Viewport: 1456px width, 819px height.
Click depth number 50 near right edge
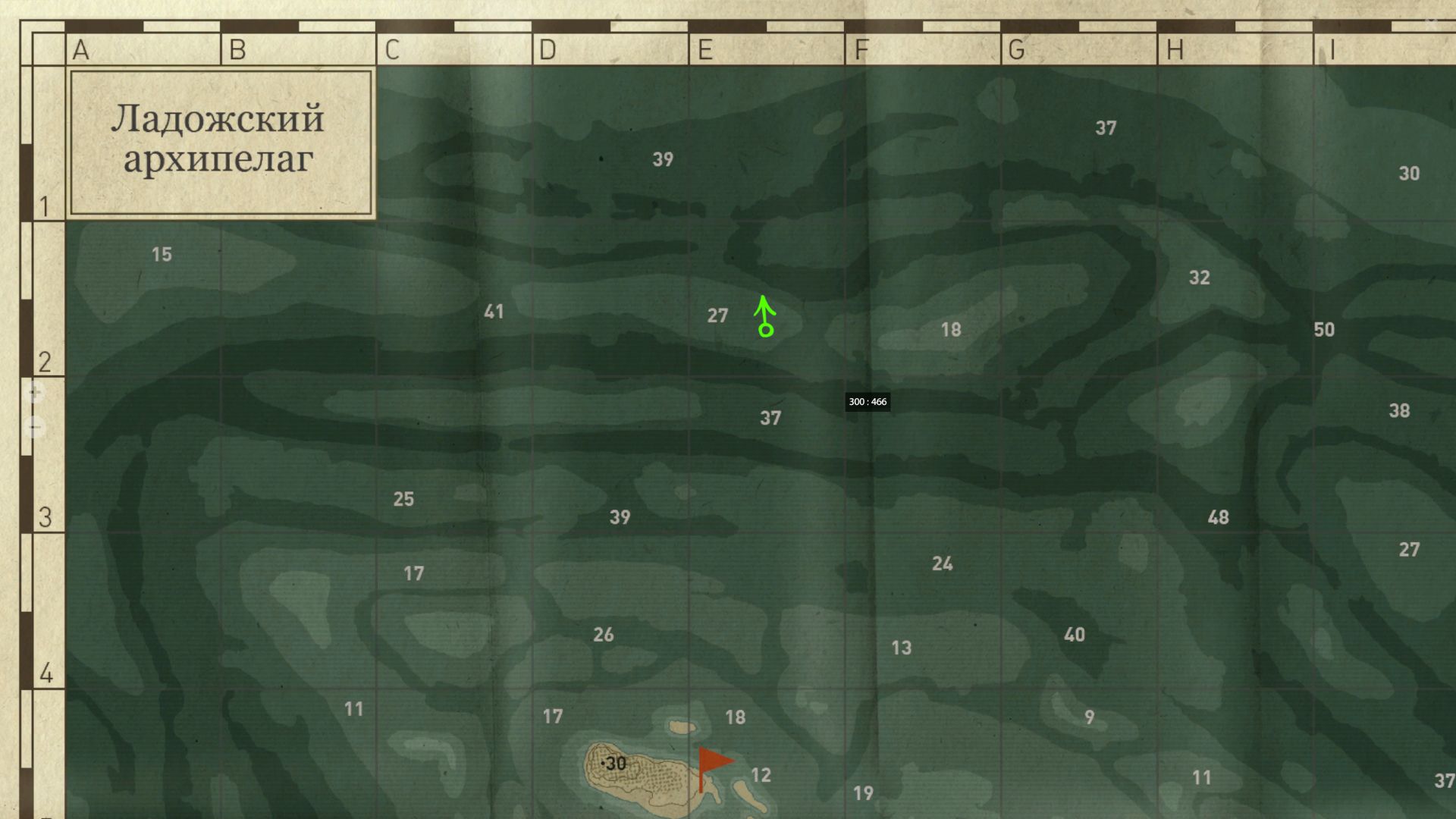[1324, 330]
